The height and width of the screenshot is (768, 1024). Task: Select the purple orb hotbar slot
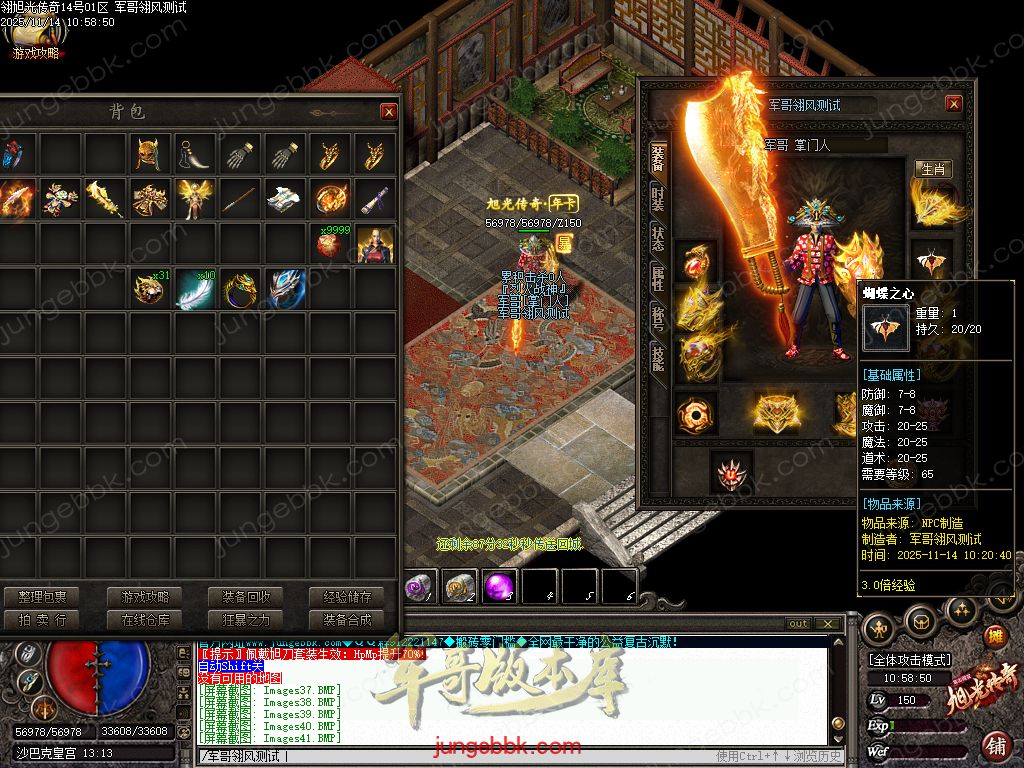499,587
